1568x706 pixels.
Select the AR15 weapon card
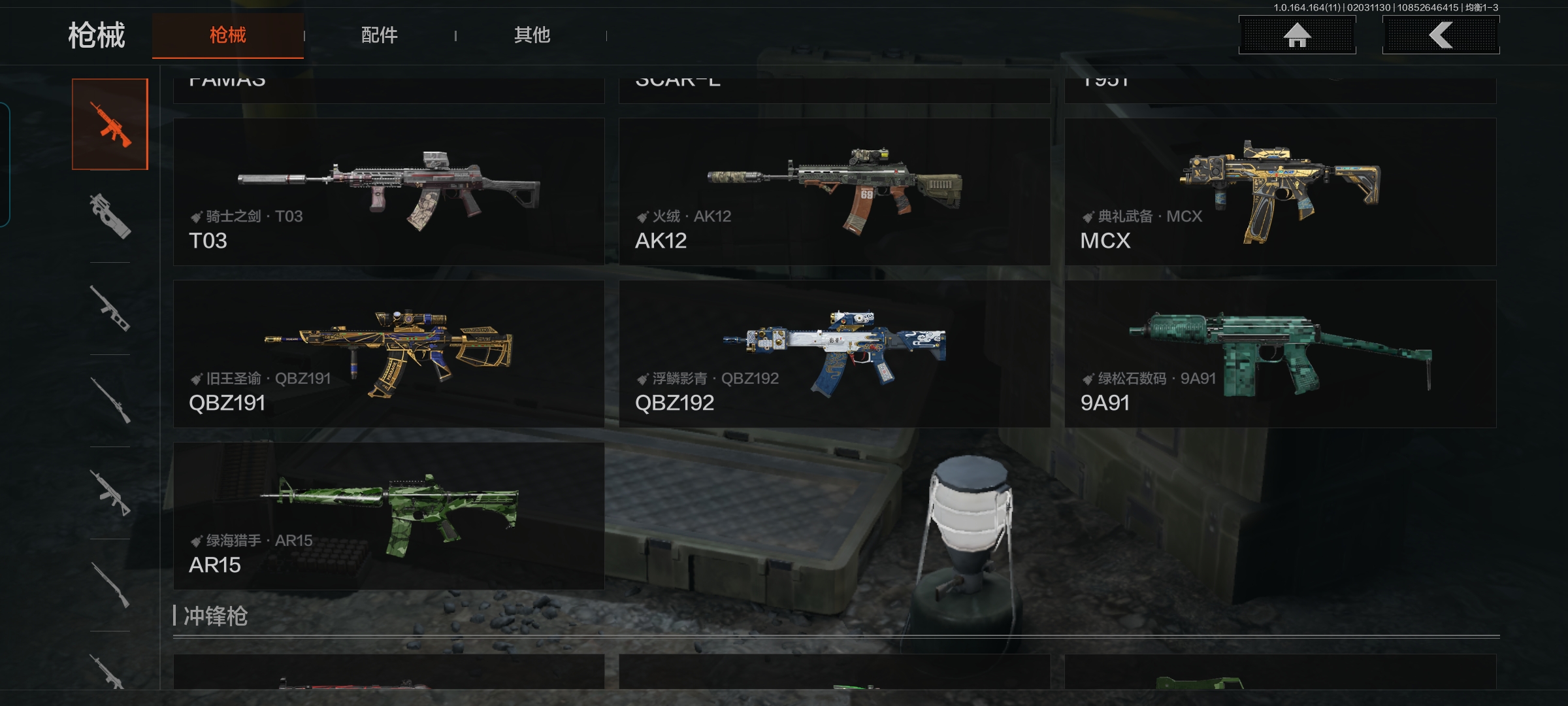pos(389,516)
